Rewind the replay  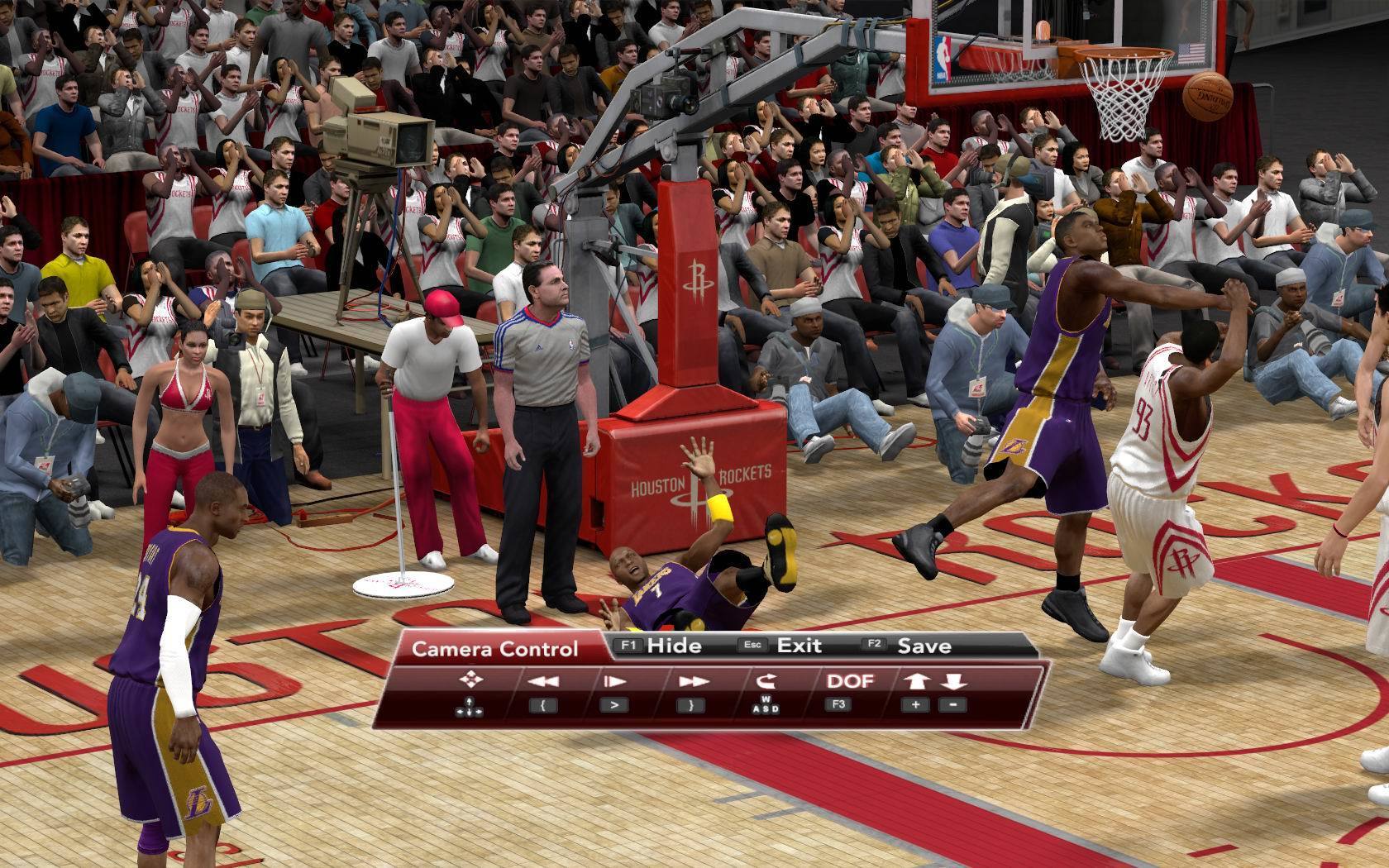tap(543, 682)
